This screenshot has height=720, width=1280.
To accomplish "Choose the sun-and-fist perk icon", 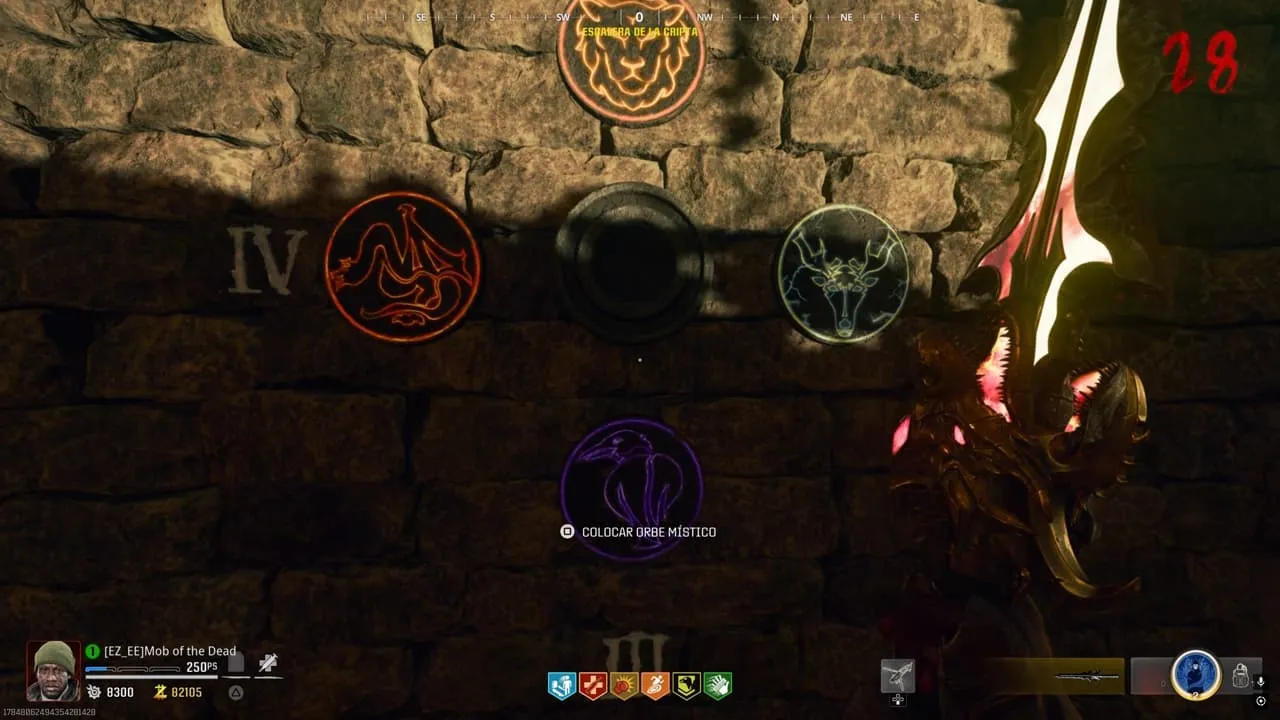I will (x=624, y=685).
